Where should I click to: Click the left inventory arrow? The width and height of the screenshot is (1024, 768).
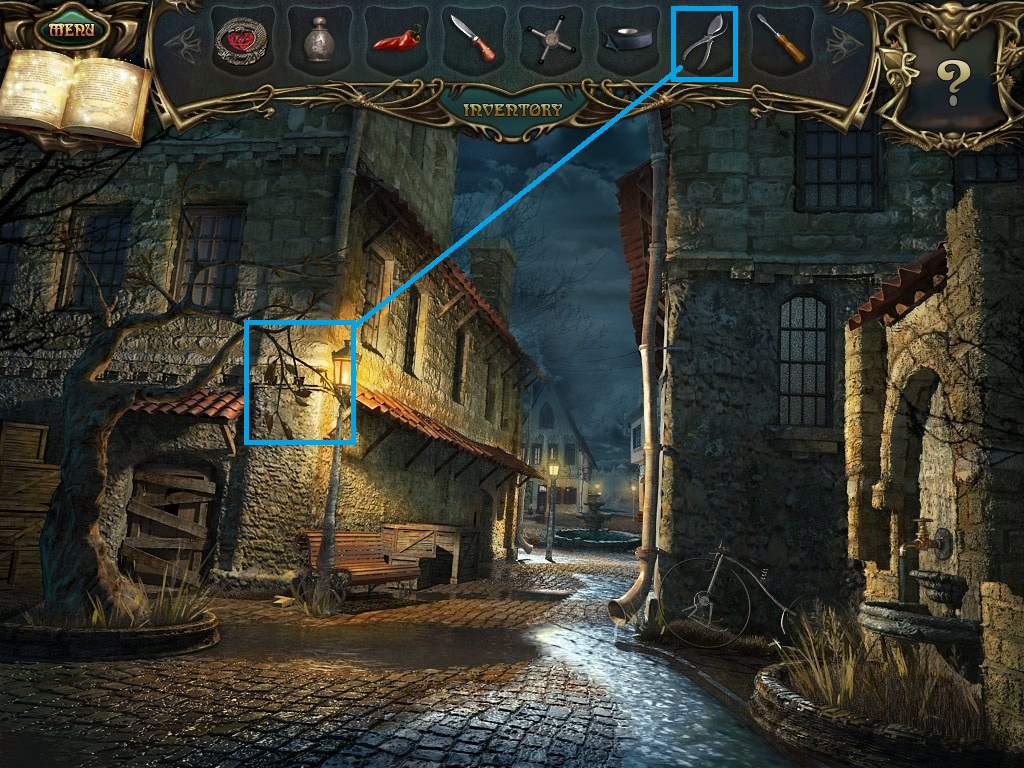click(181, 43)
